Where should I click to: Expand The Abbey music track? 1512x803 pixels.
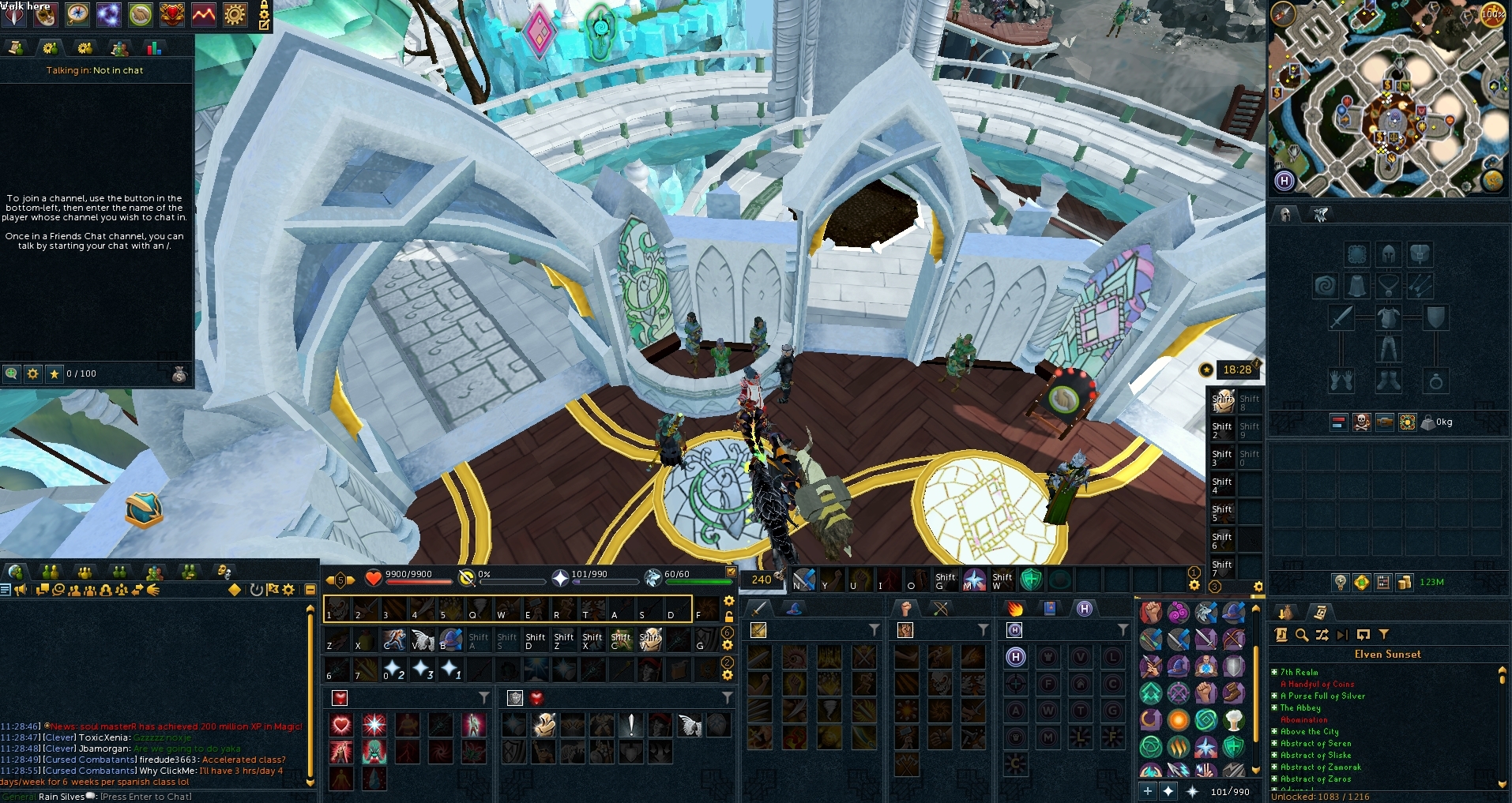1275,707
